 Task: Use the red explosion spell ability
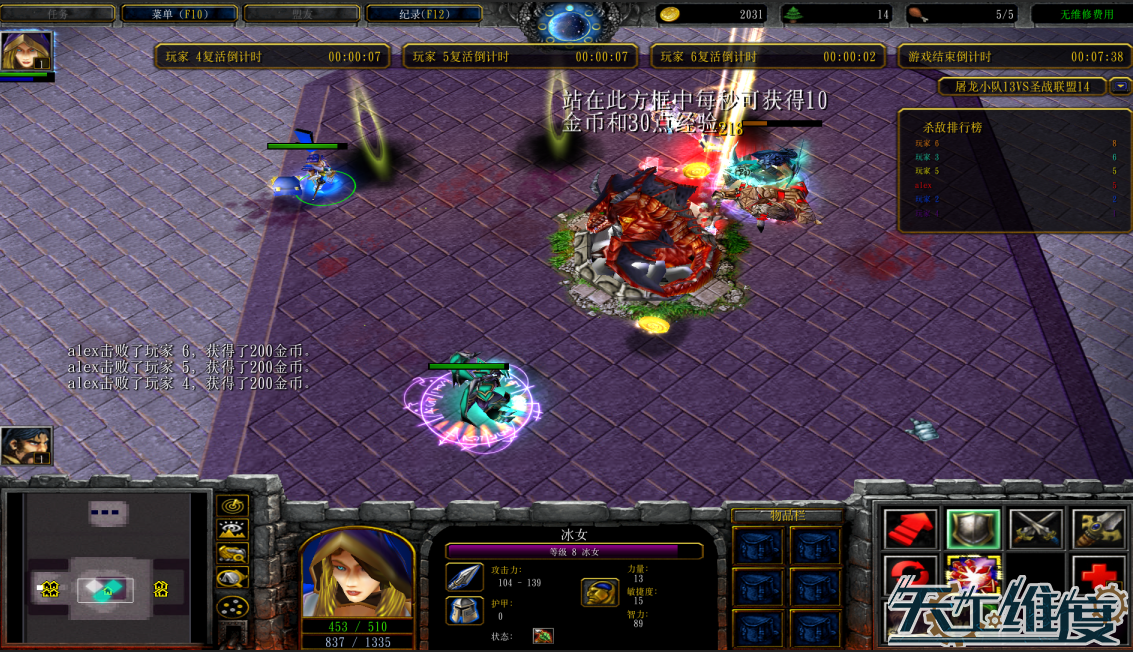point(973,577)
